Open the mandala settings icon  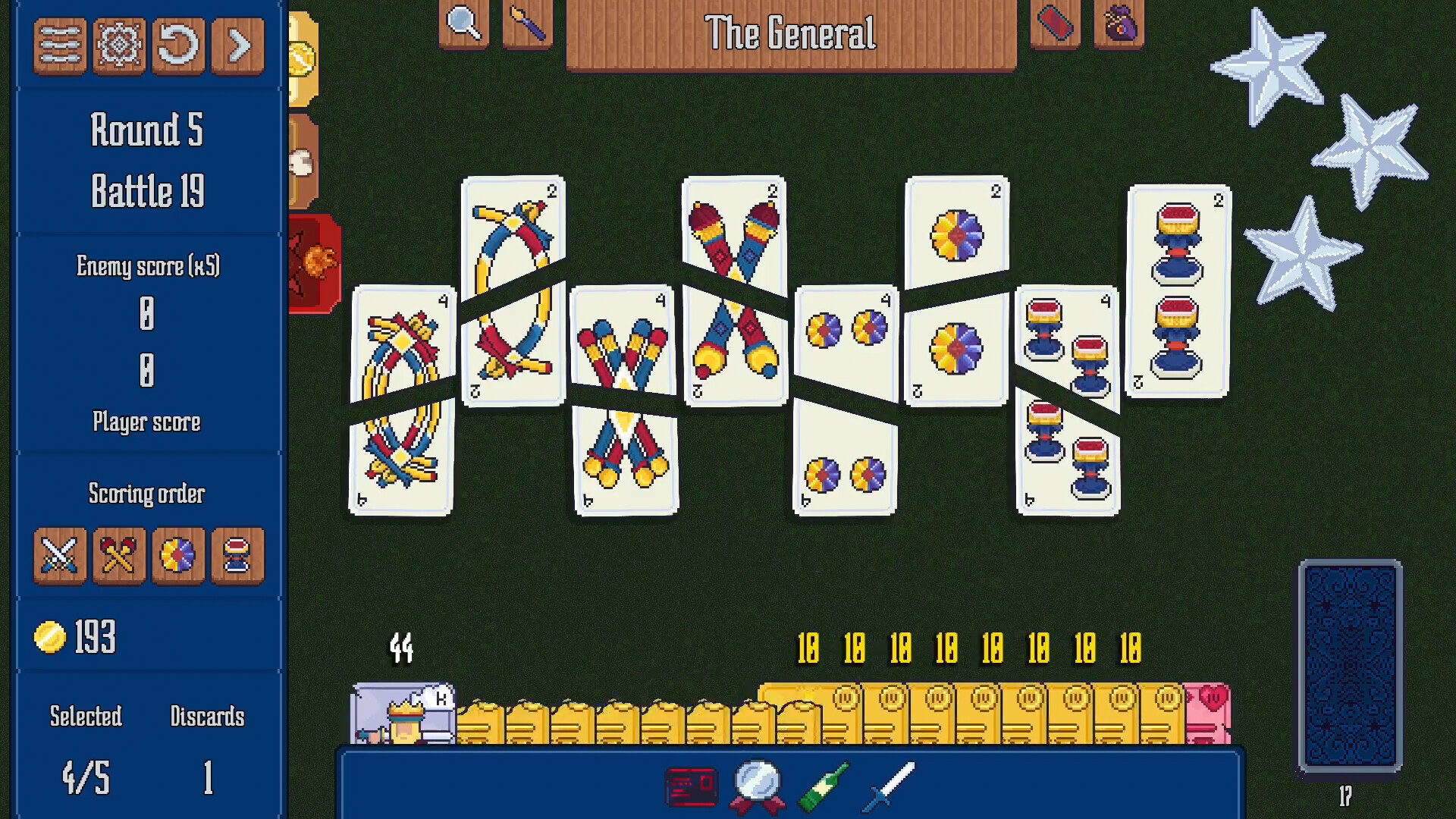119,45
